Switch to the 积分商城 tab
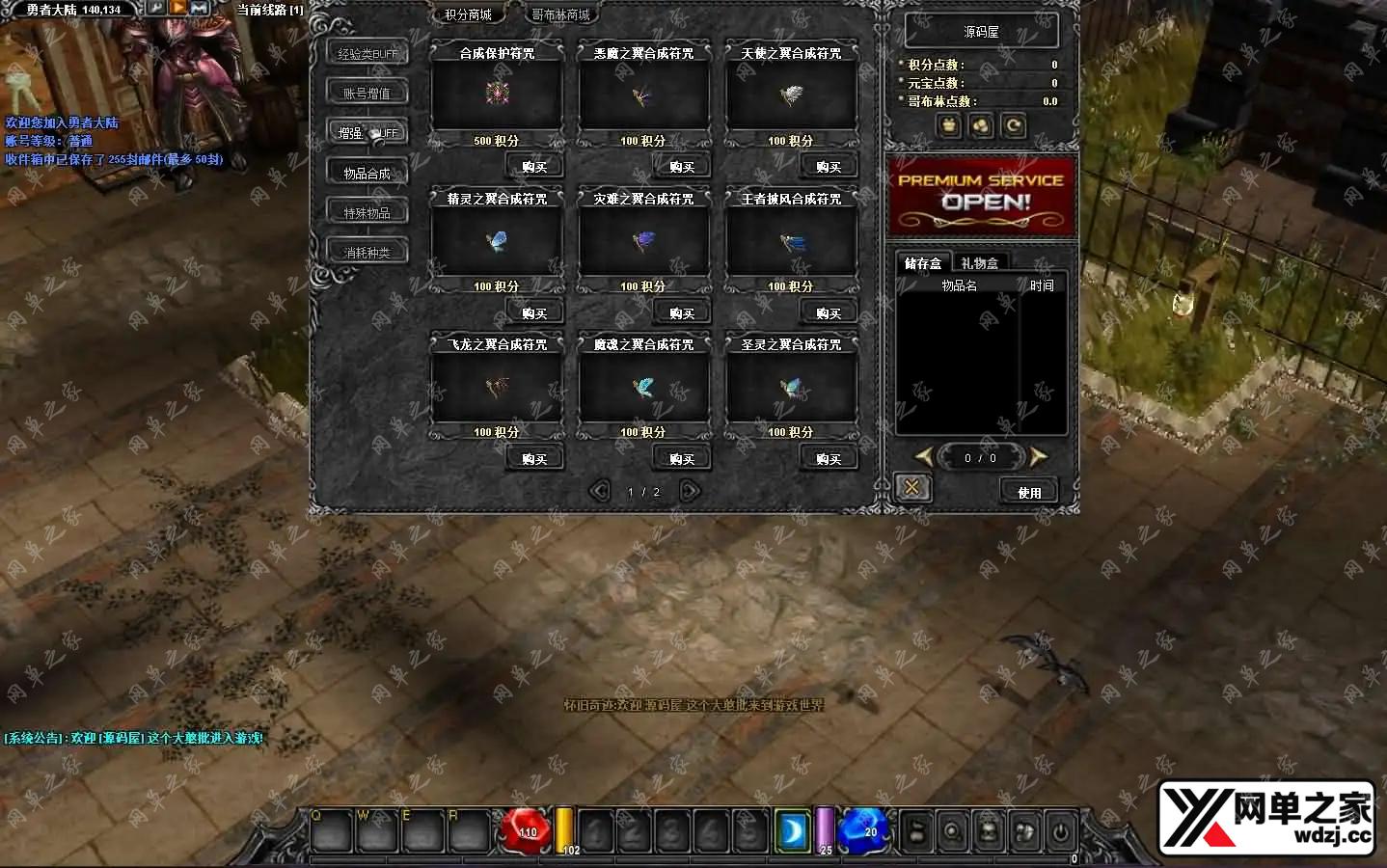This screenshot has height=868, width=1387. point(469,14)
